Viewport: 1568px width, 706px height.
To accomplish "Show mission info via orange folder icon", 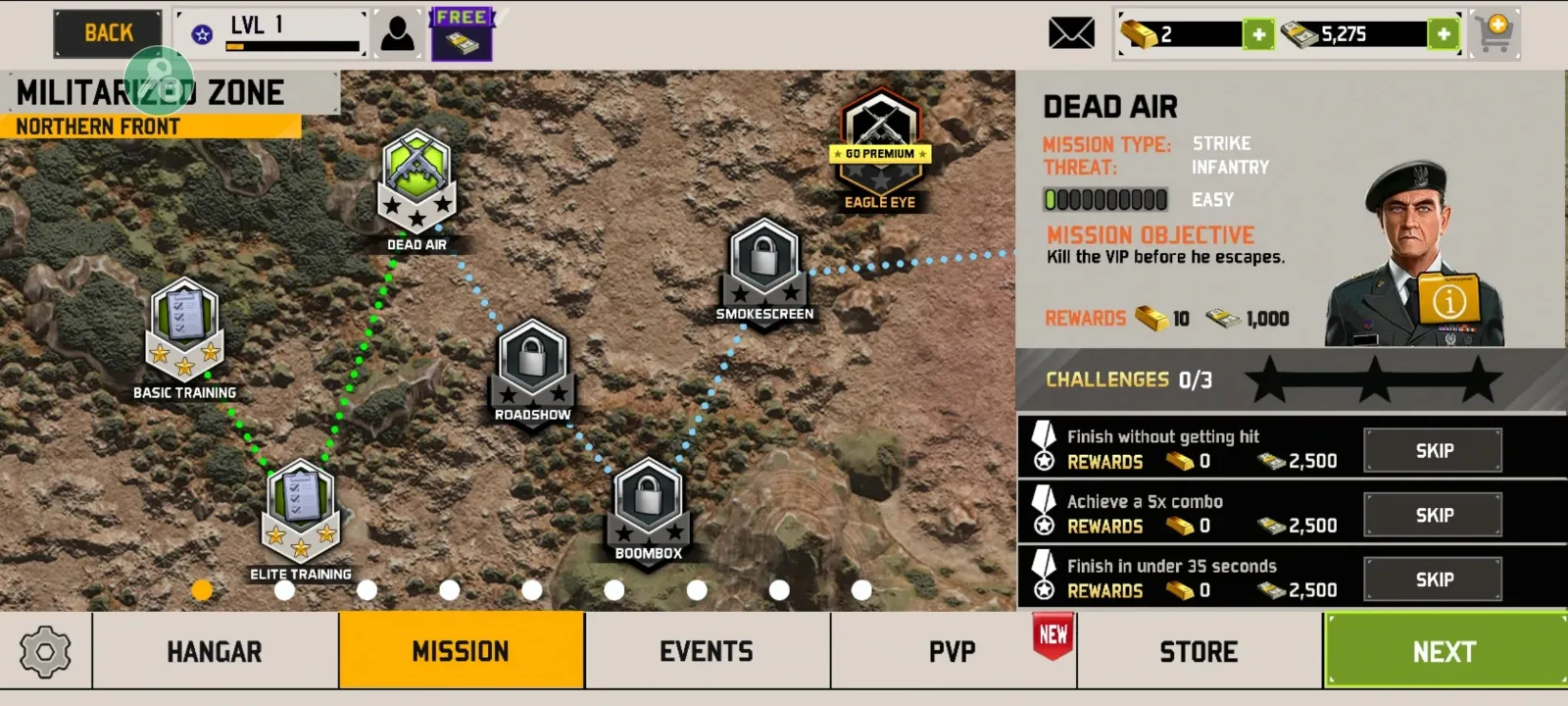I will (x=1448, y=299).
